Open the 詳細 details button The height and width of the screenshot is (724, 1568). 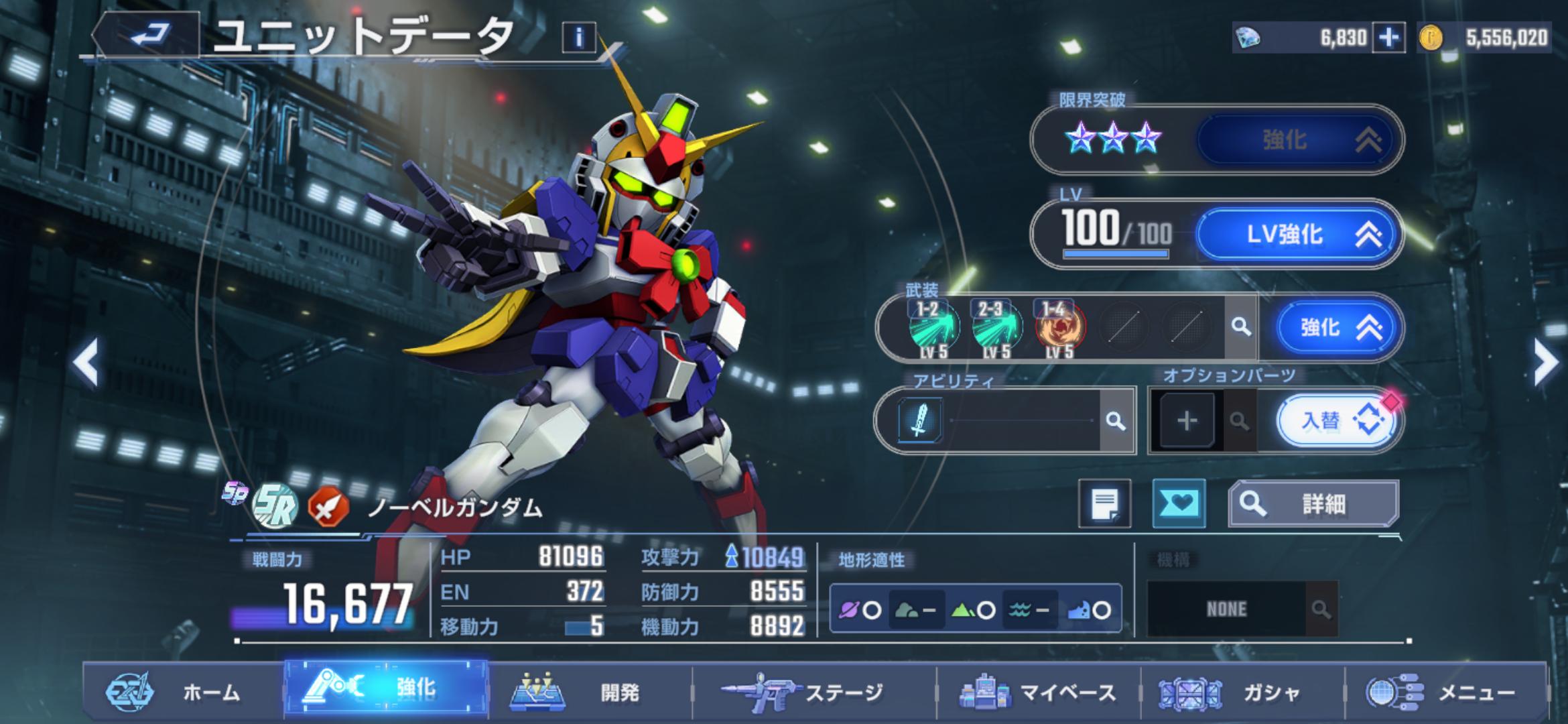pos(1313,503)
